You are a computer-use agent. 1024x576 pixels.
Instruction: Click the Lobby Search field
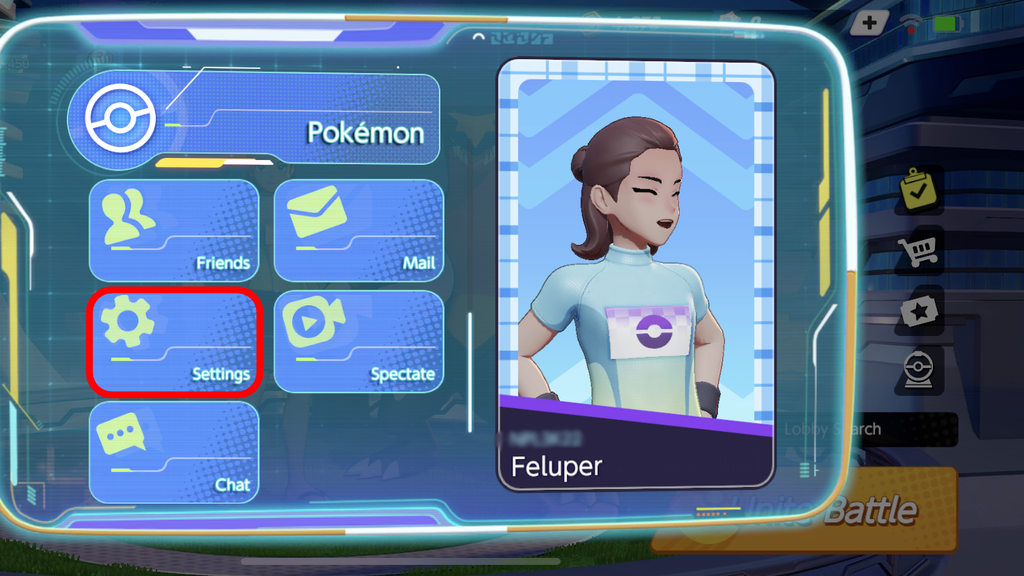[x=880, y=429]
